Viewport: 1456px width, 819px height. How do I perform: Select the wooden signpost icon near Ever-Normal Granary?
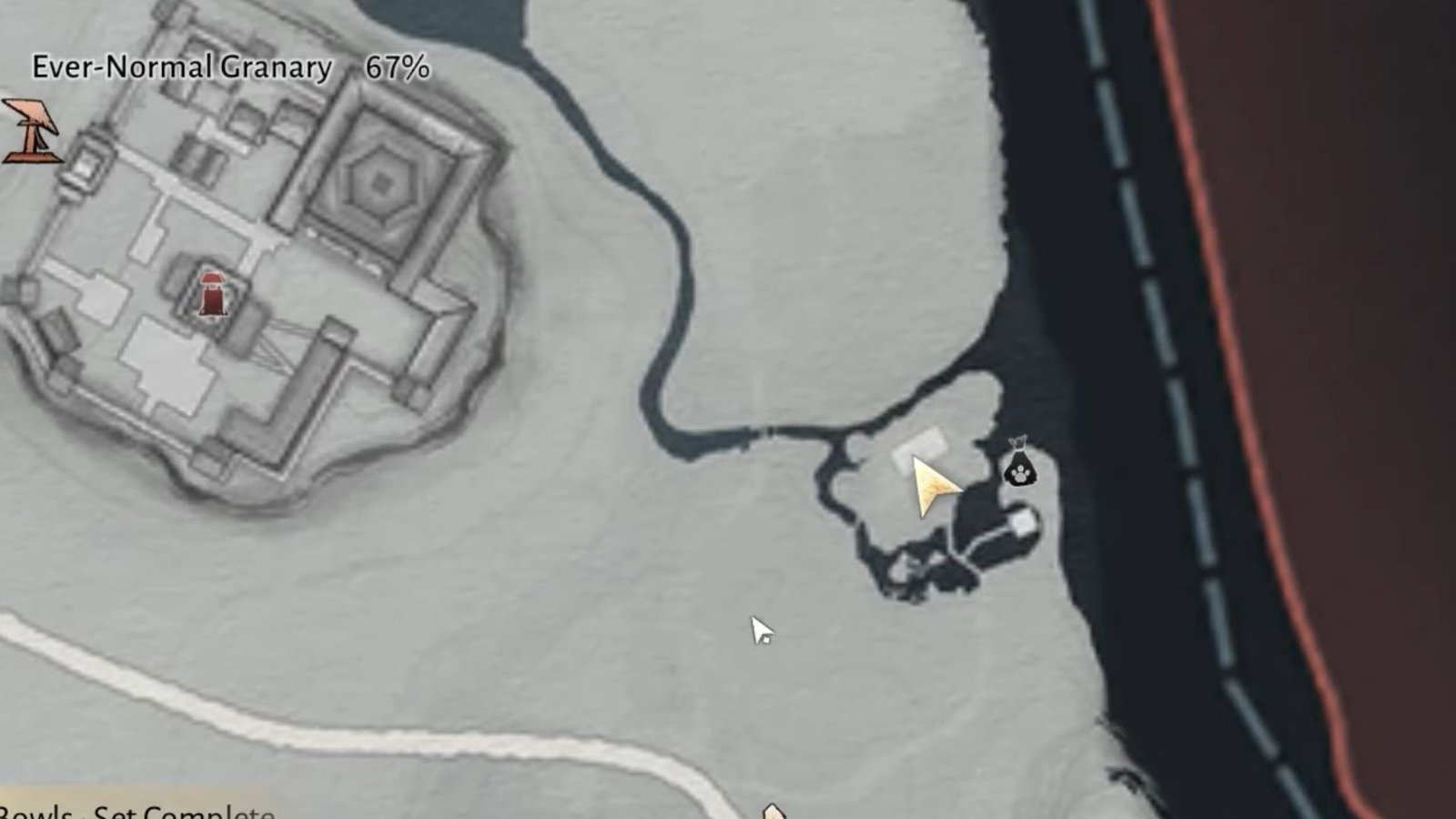(30, 132)
